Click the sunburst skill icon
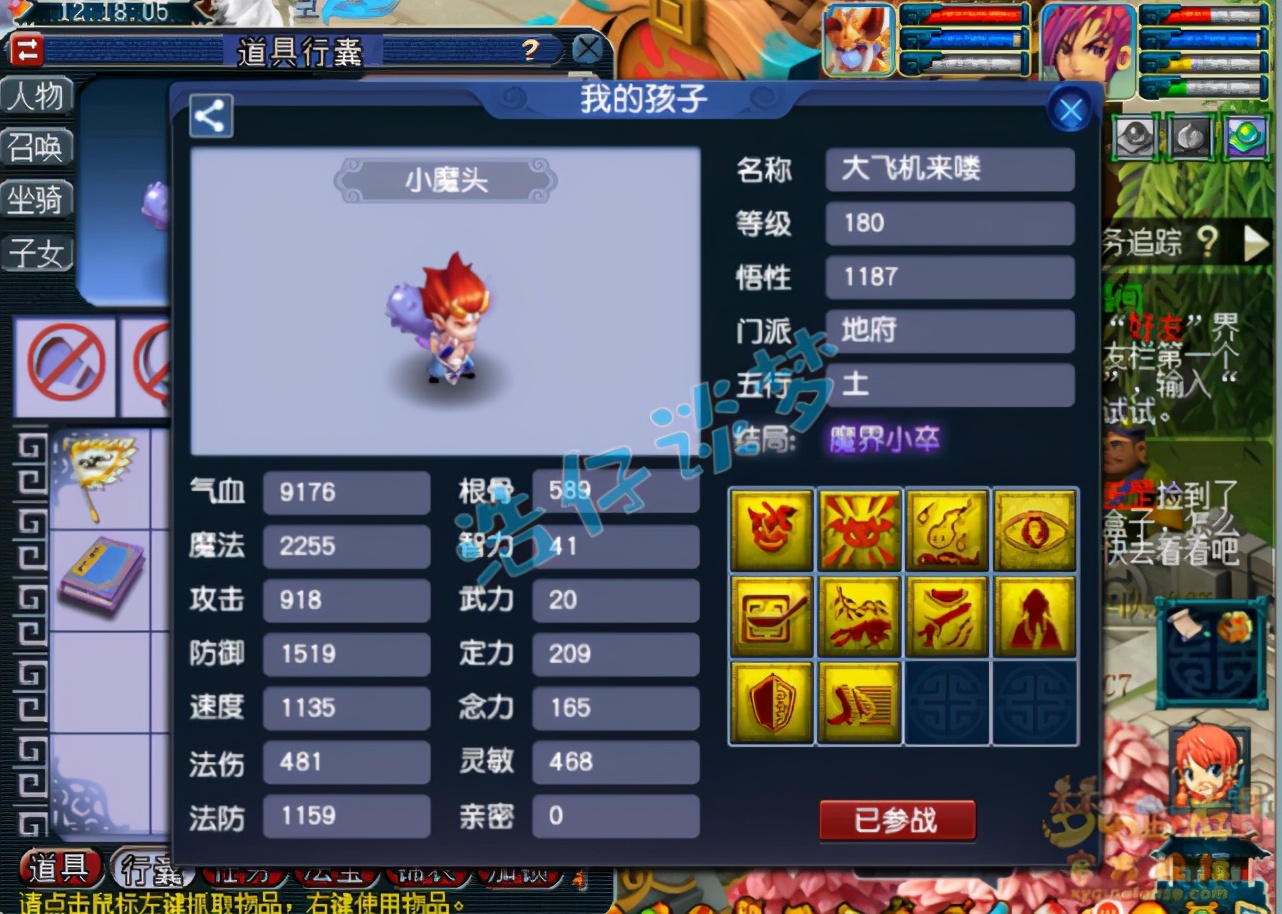1282x914 pixels. click(x=858, y=527)
